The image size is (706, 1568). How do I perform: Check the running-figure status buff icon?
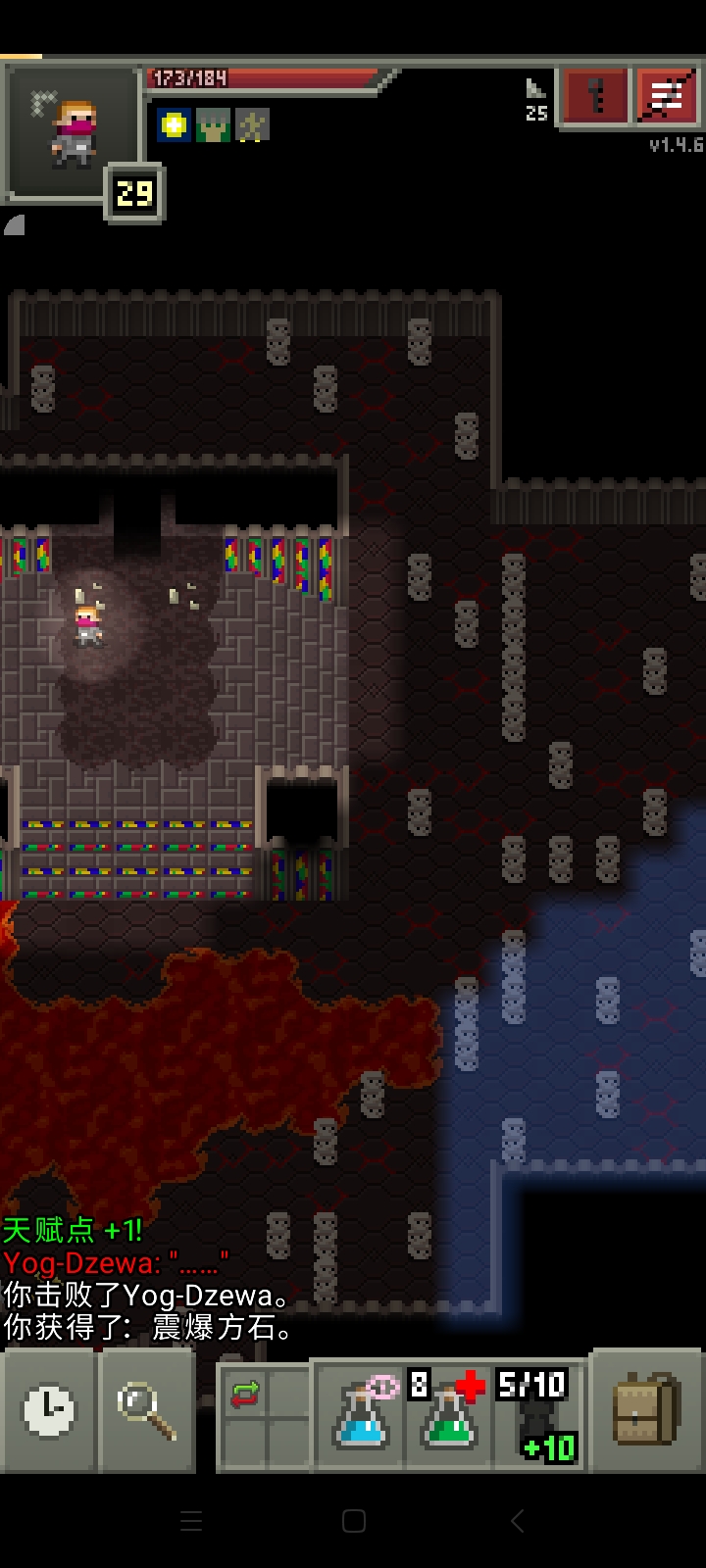(252, 124)
